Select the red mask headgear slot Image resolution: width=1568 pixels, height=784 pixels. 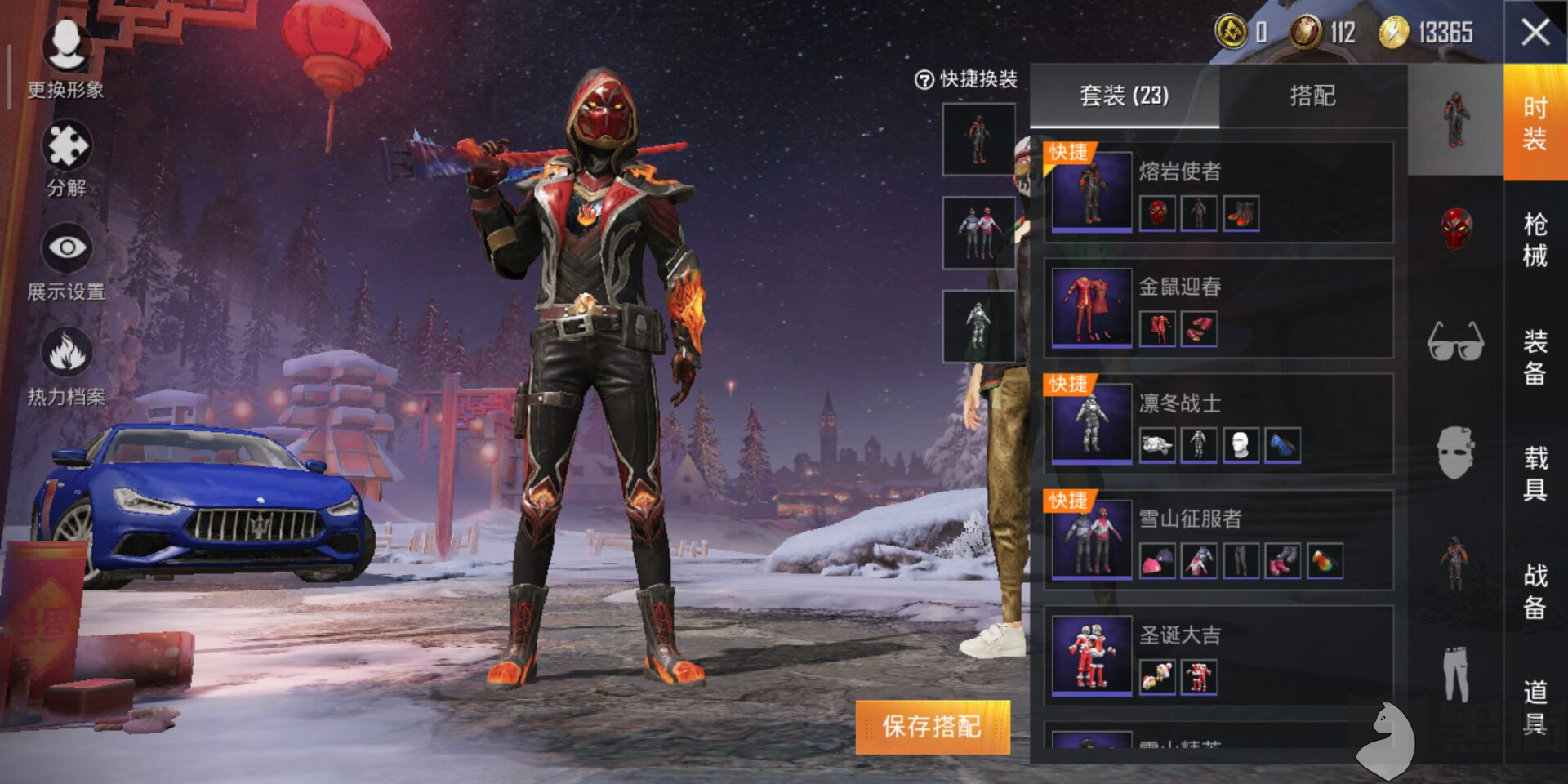pos(1455,229)
